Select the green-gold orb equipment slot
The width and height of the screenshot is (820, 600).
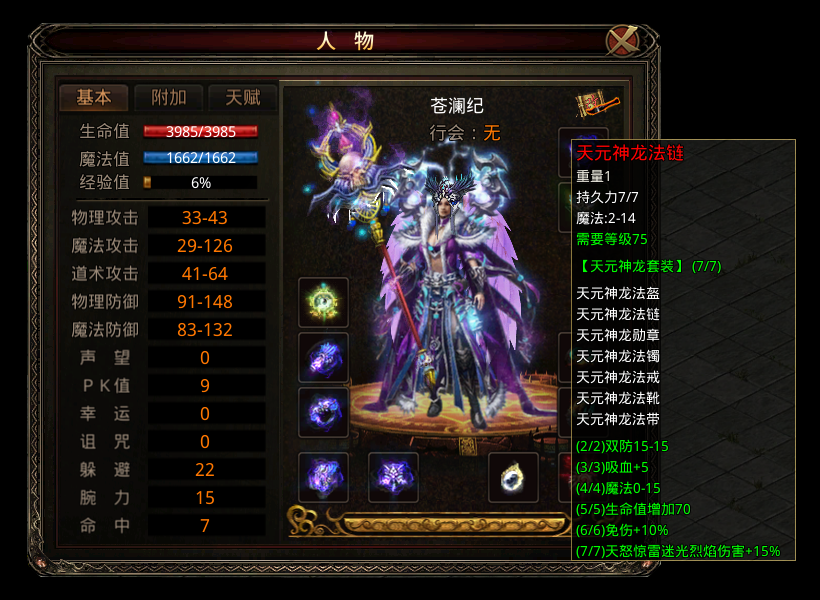(x=324, y=302)
